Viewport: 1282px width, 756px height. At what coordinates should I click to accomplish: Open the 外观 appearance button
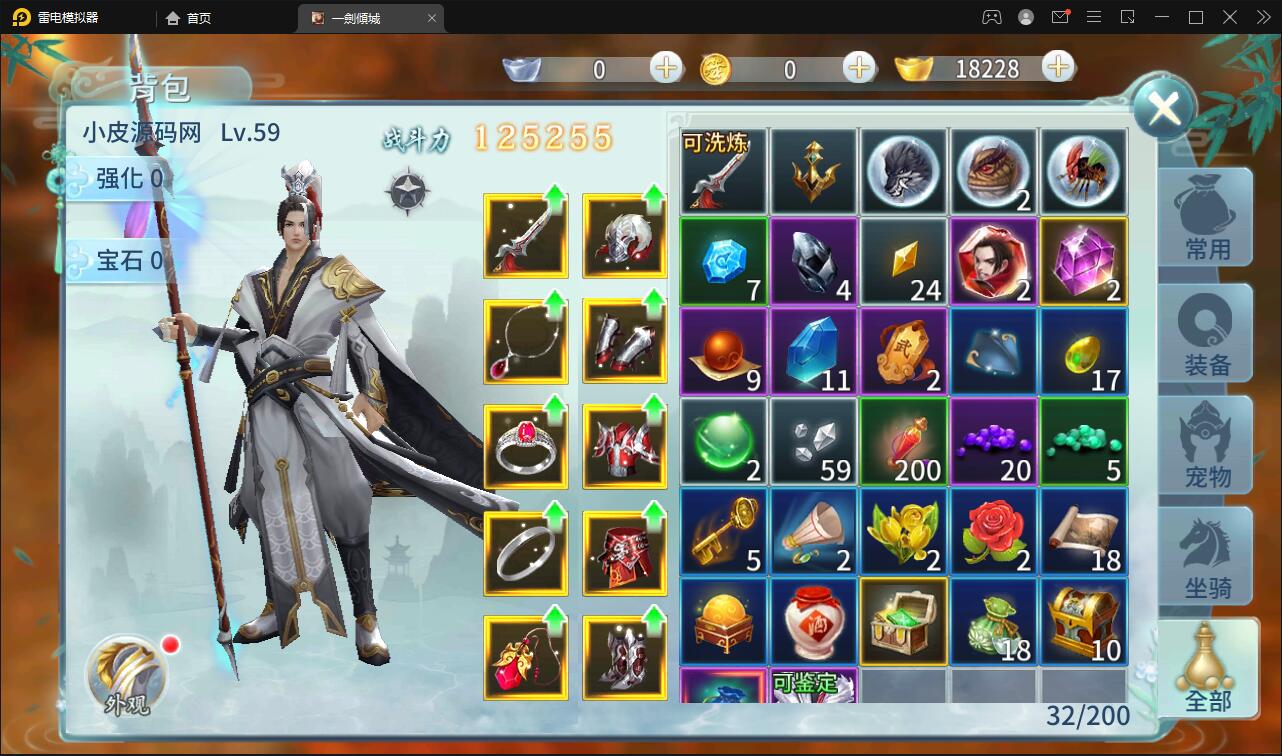(x=127, y=677)
